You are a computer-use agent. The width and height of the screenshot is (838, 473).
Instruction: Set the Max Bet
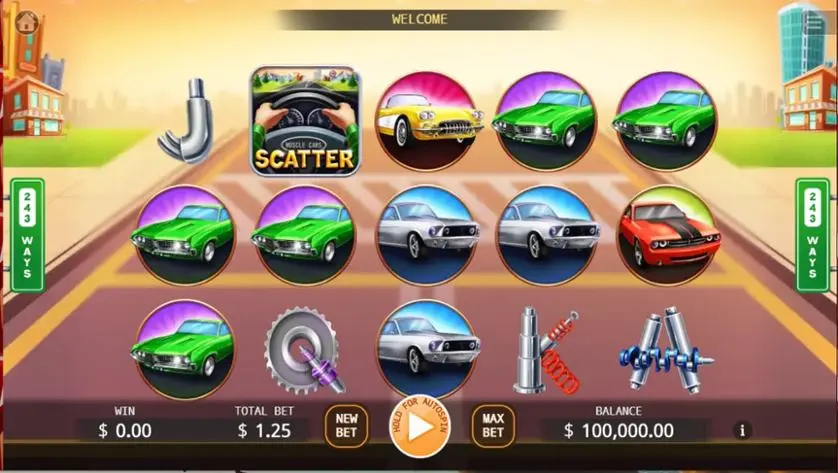[x=493, y=426]
